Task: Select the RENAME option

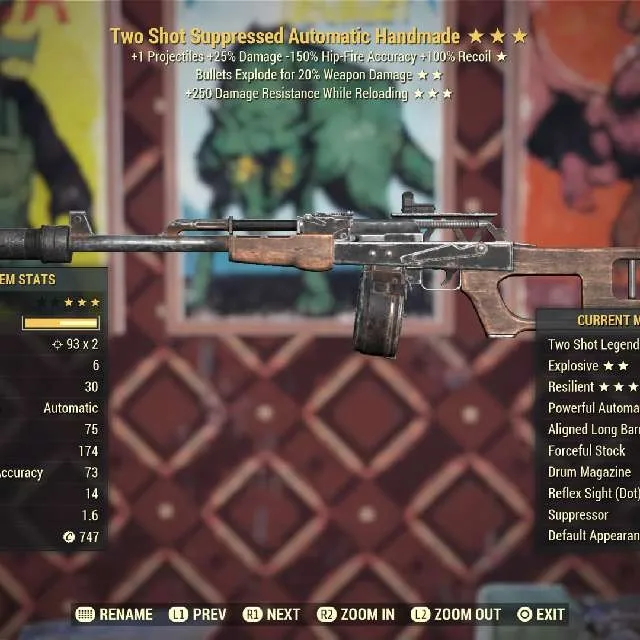Action: point(115,614)
